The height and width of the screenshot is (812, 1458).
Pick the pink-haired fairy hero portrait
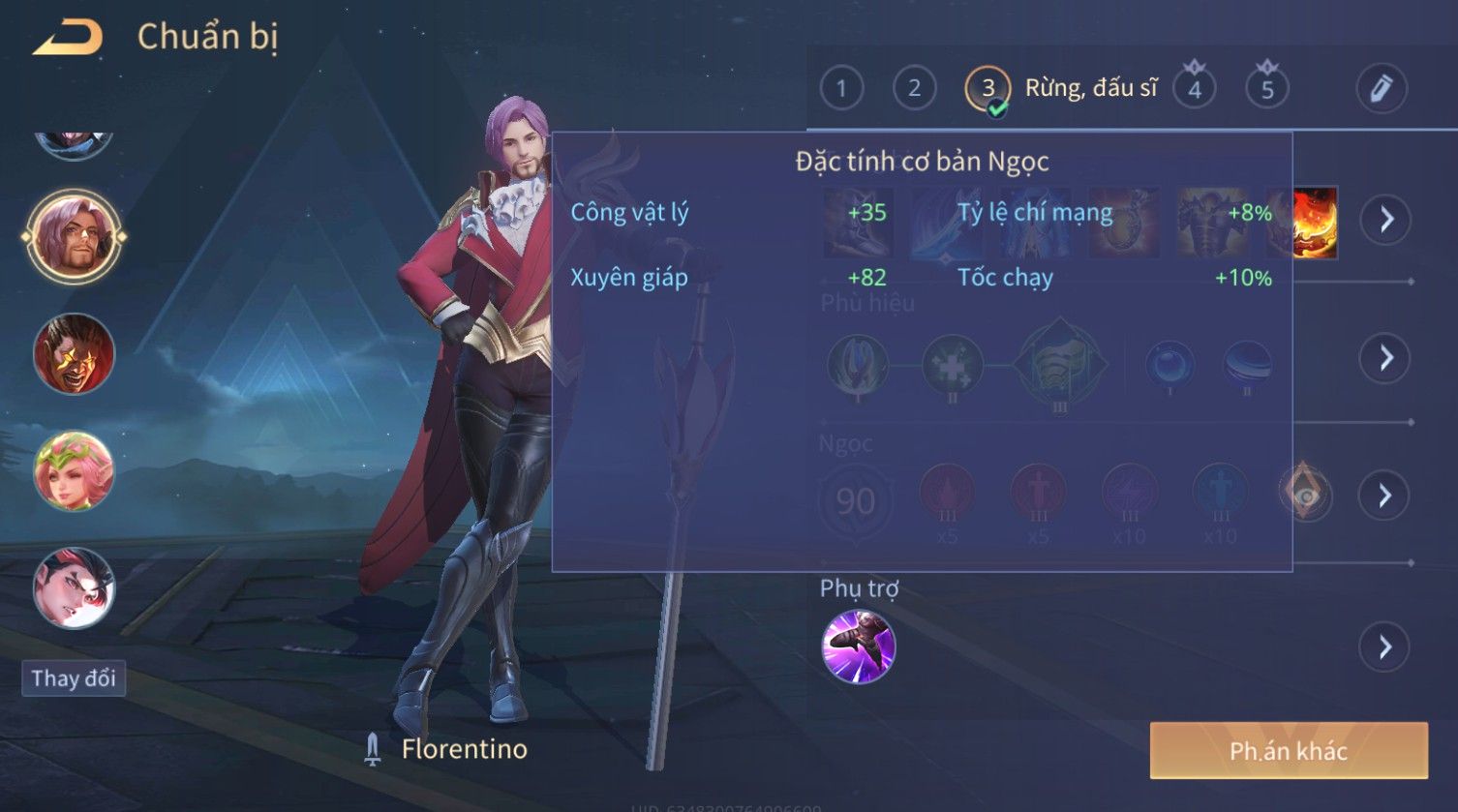coord(74,471)
